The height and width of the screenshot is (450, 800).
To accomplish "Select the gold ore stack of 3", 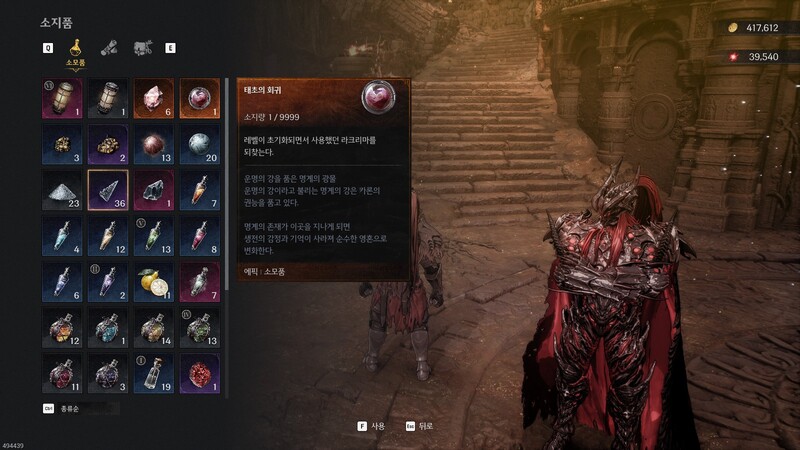I will [62, 144].
